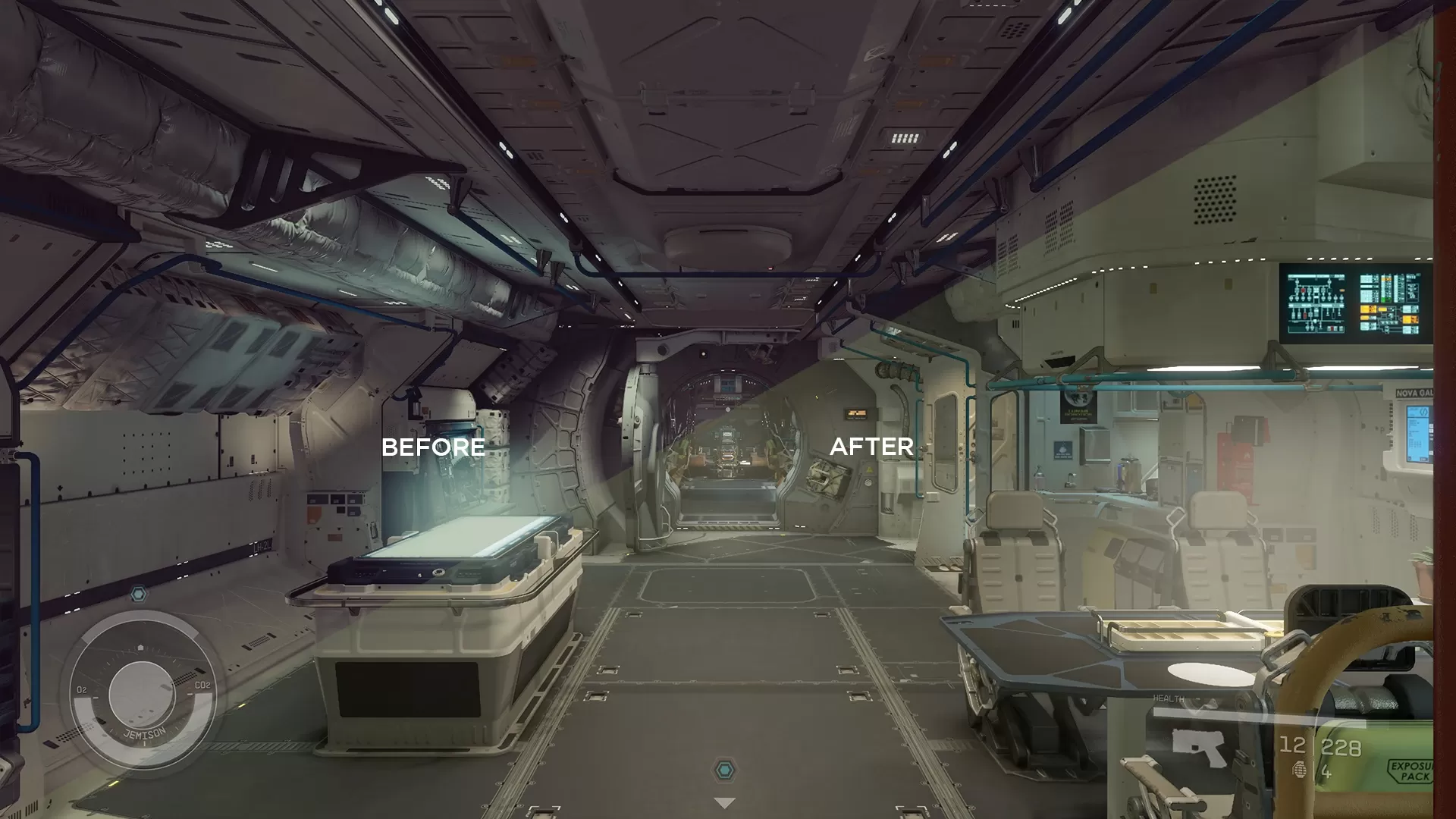This screenshot has width=1456, height=819.
Task: Select the equipped pistol weapon icon
Action: tap(1199, 747)
